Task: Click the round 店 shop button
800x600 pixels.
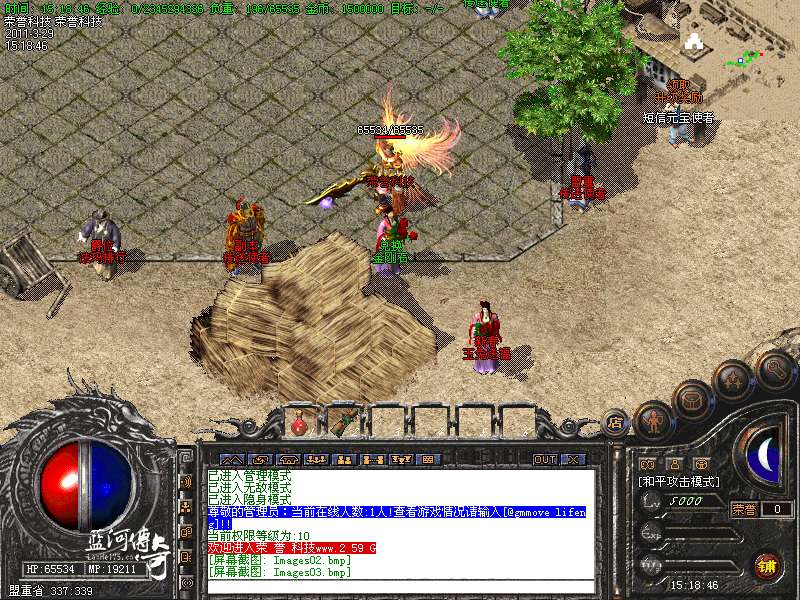Action: click(614, 423)
